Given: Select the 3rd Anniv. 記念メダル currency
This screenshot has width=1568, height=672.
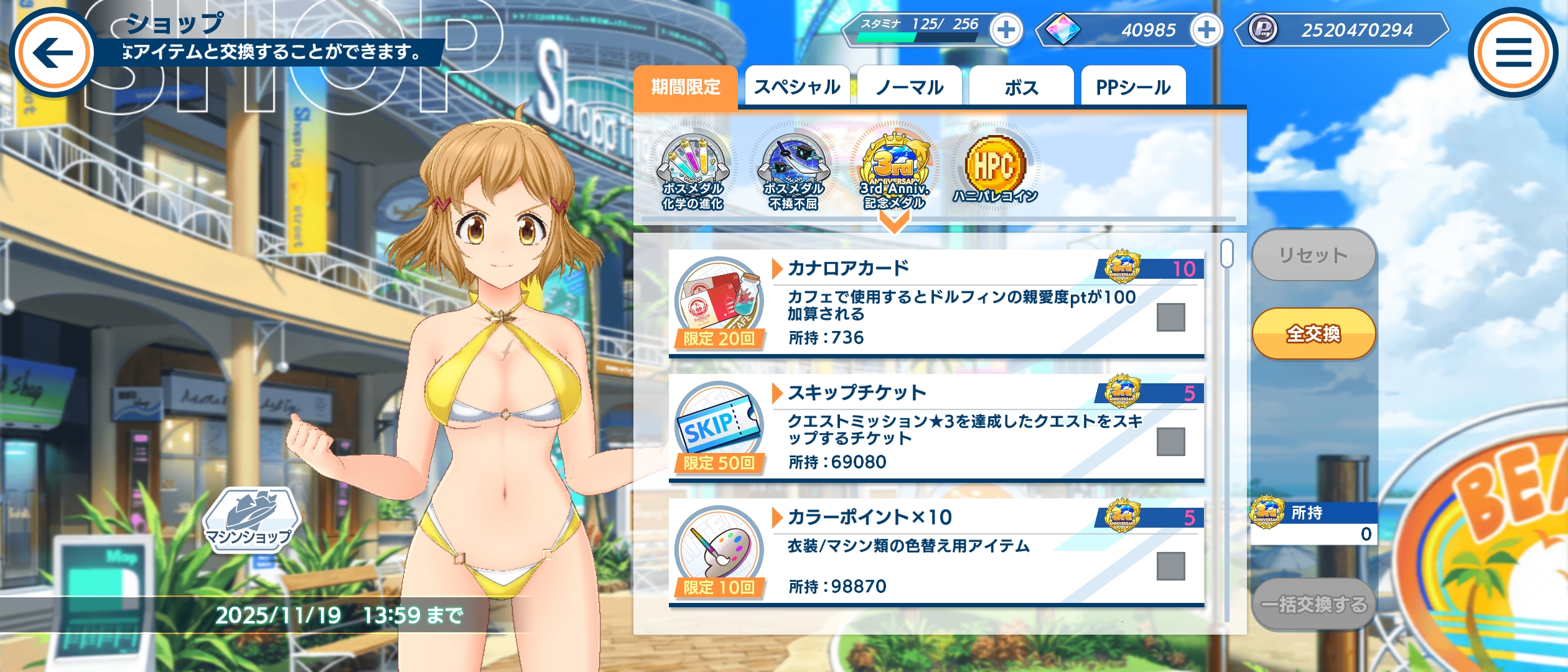Looking at the screenshot, I should click(x=894, y=171).
